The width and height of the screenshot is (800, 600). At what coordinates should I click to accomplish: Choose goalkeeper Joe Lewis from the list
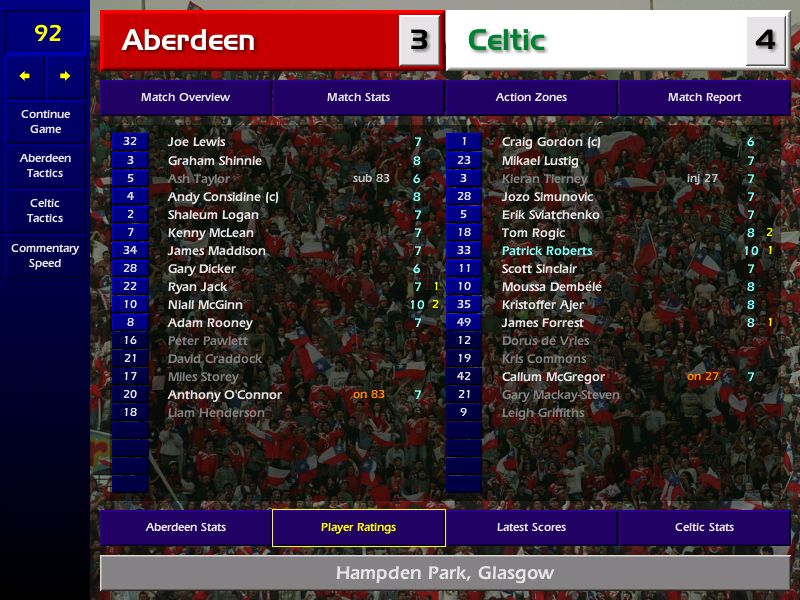[196, 142]
